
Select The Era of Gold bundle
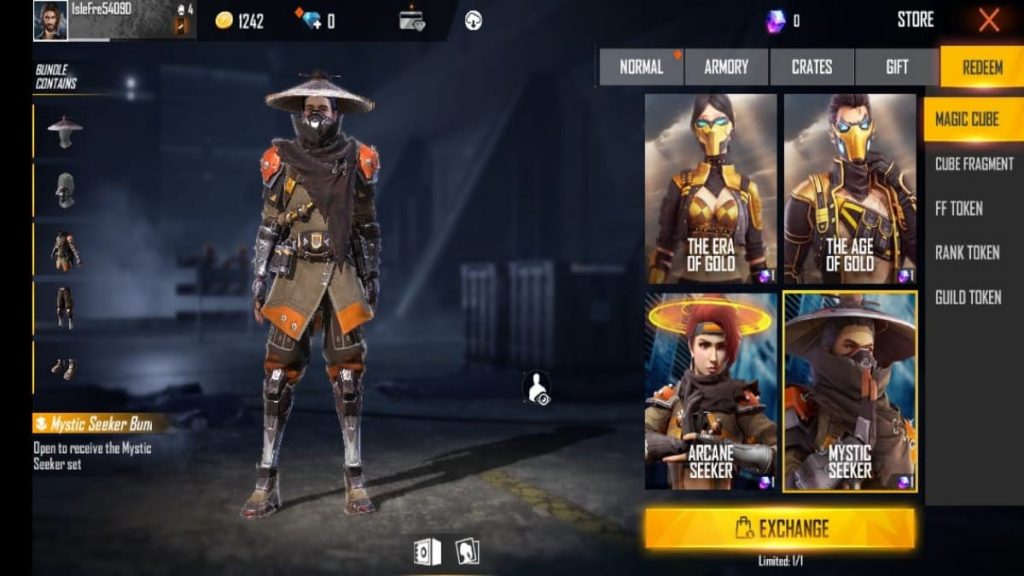711,189
